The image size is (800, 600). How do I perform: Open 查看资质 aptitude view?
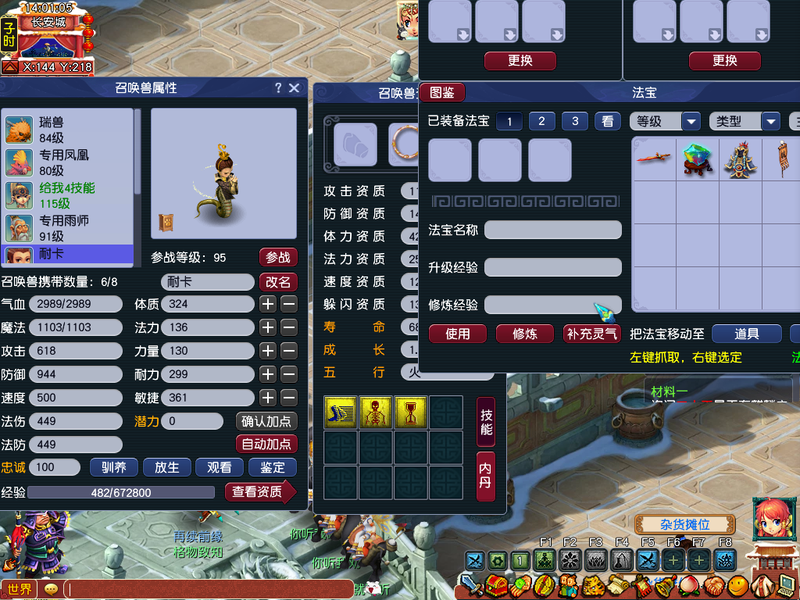pyautogui.click(x=258, y=491)
